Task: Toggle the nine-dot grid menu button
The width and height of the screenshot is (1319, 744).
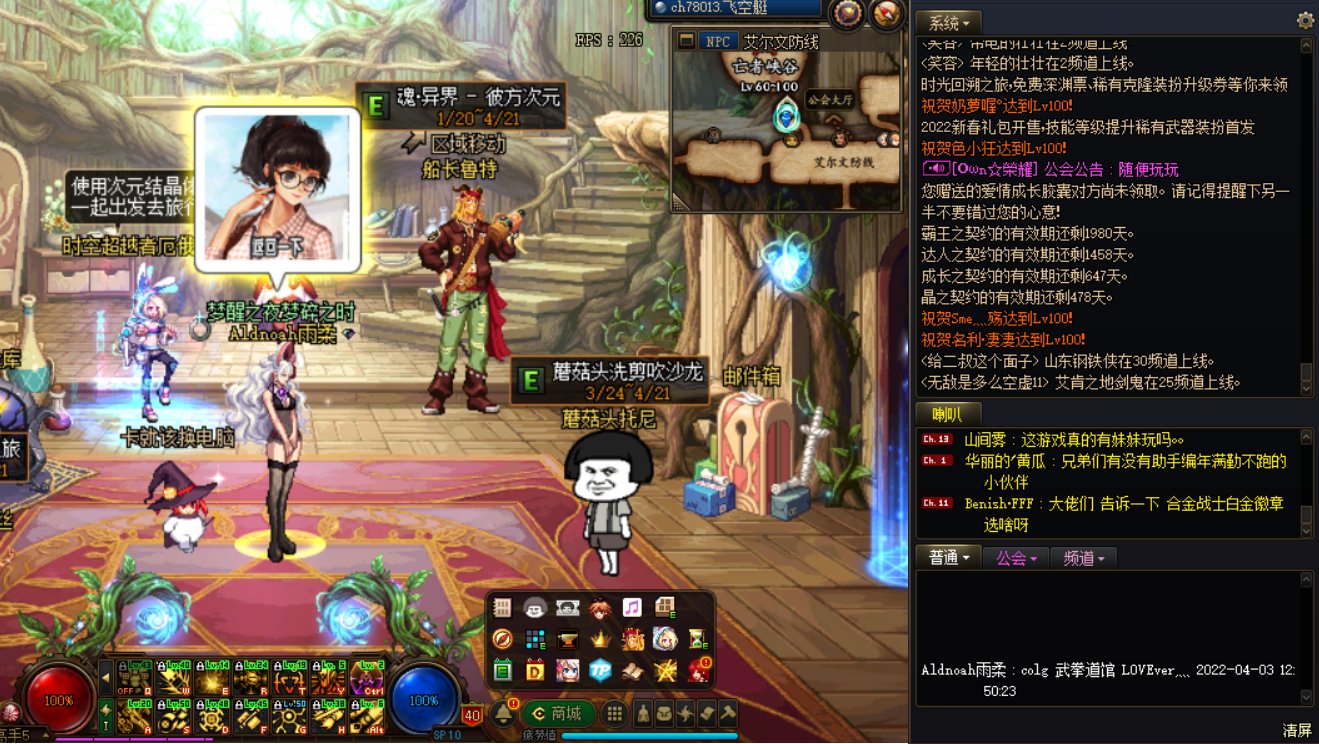Action: pyautogui.click(x=615, y=714)
